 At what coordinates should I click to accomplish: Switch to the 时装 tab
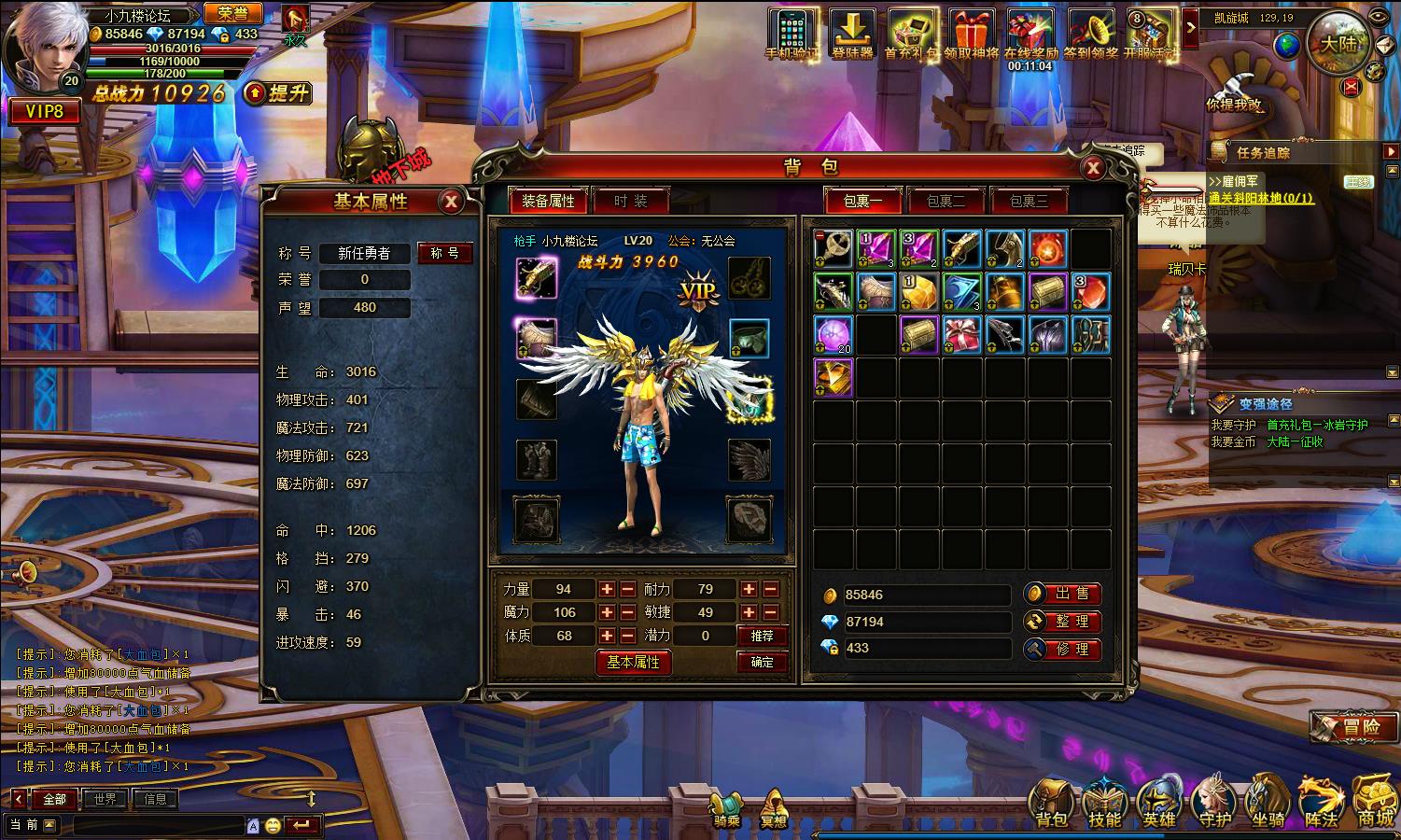click(x=631, y=201)
